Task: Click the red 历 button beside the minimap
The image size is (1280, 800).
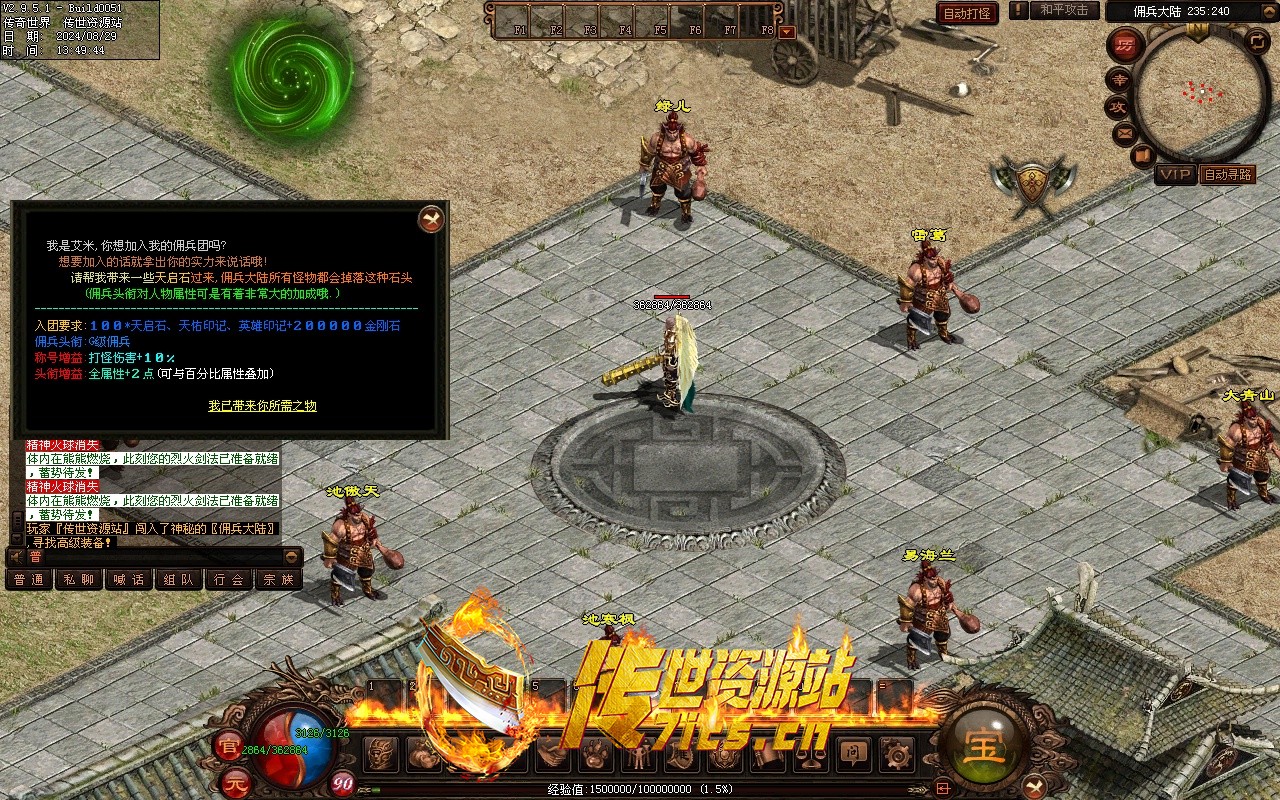Action: (1126, 46)
